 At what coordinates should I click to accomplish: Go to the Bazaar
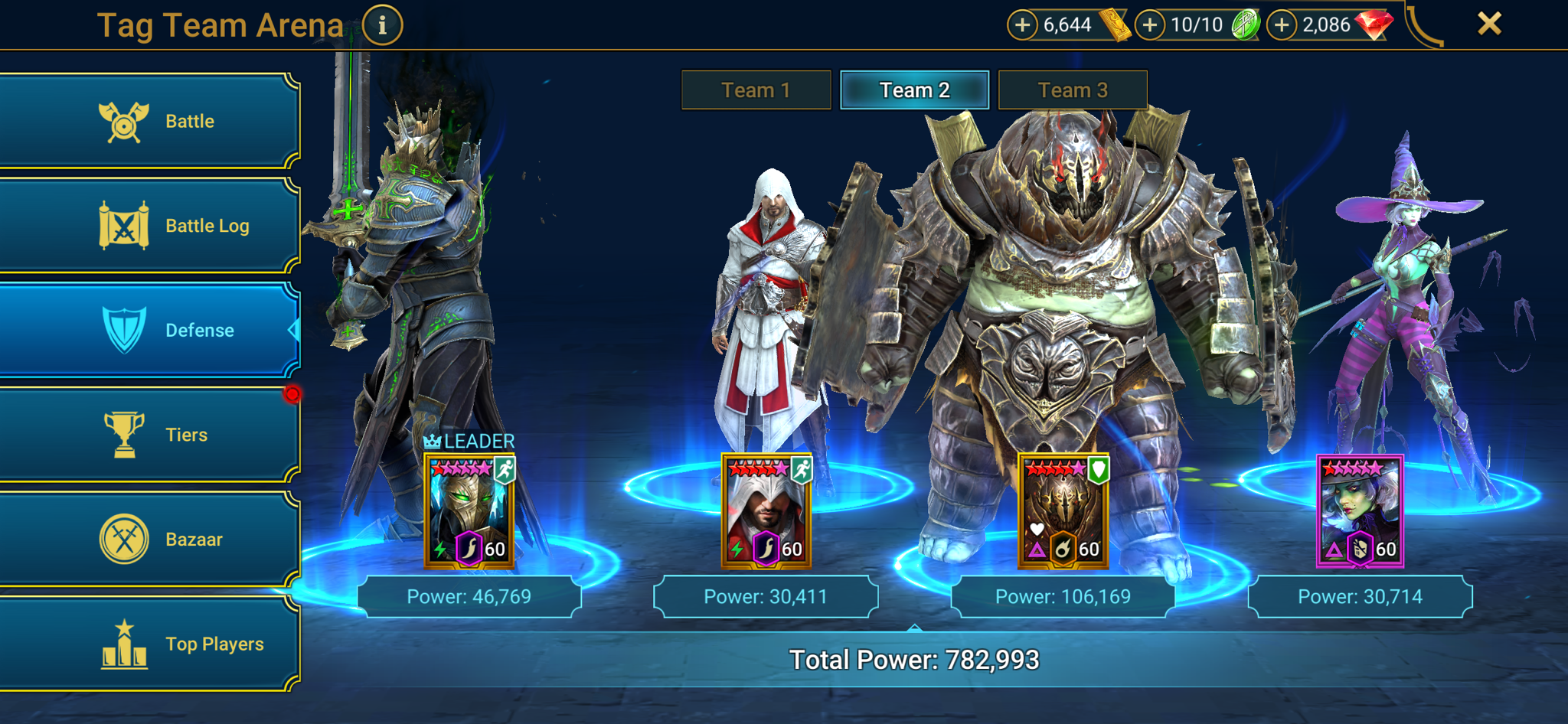(x=149, y=540)
